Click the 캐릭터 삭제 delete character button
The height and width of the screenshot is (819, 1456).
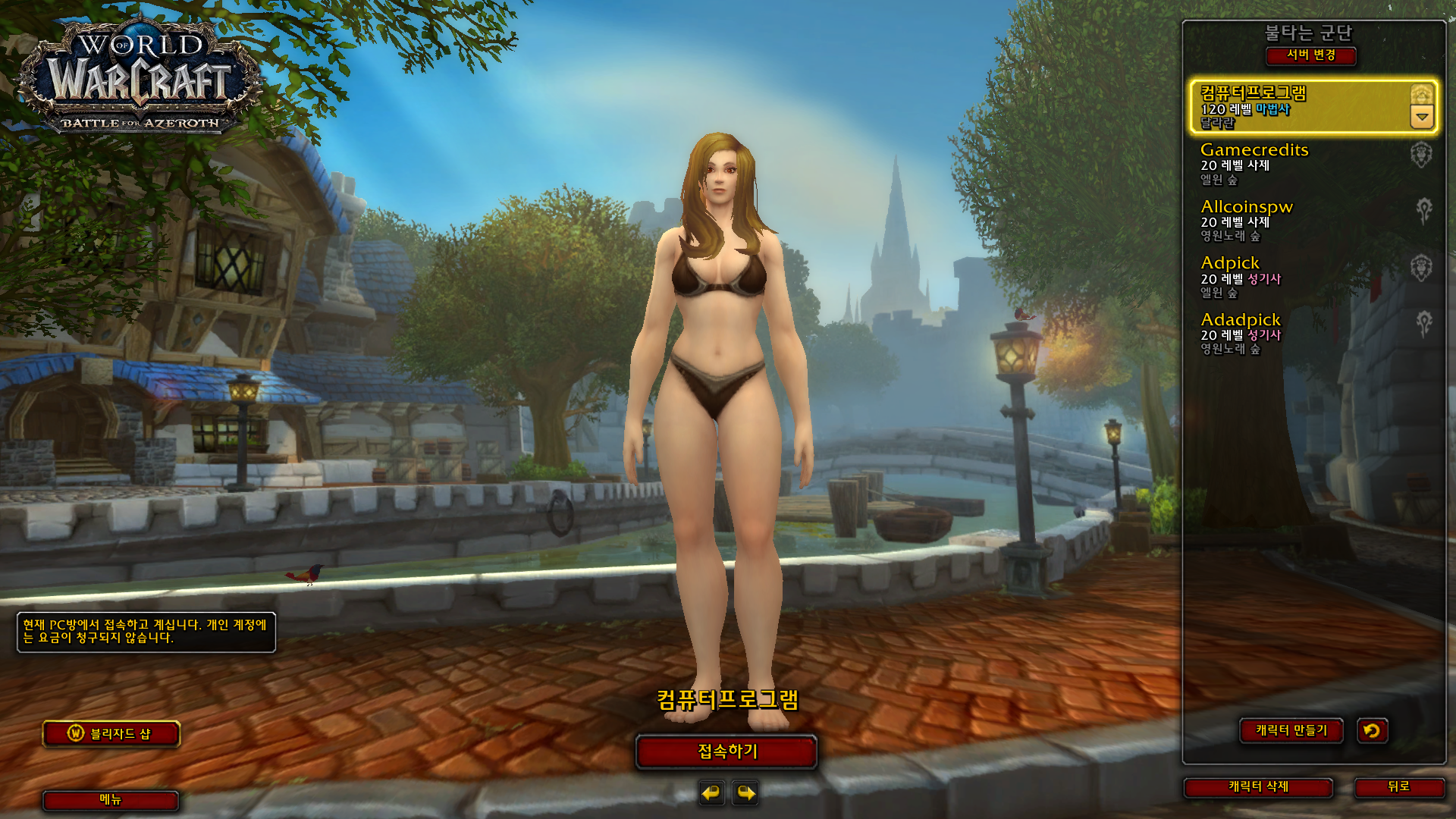1258,787
